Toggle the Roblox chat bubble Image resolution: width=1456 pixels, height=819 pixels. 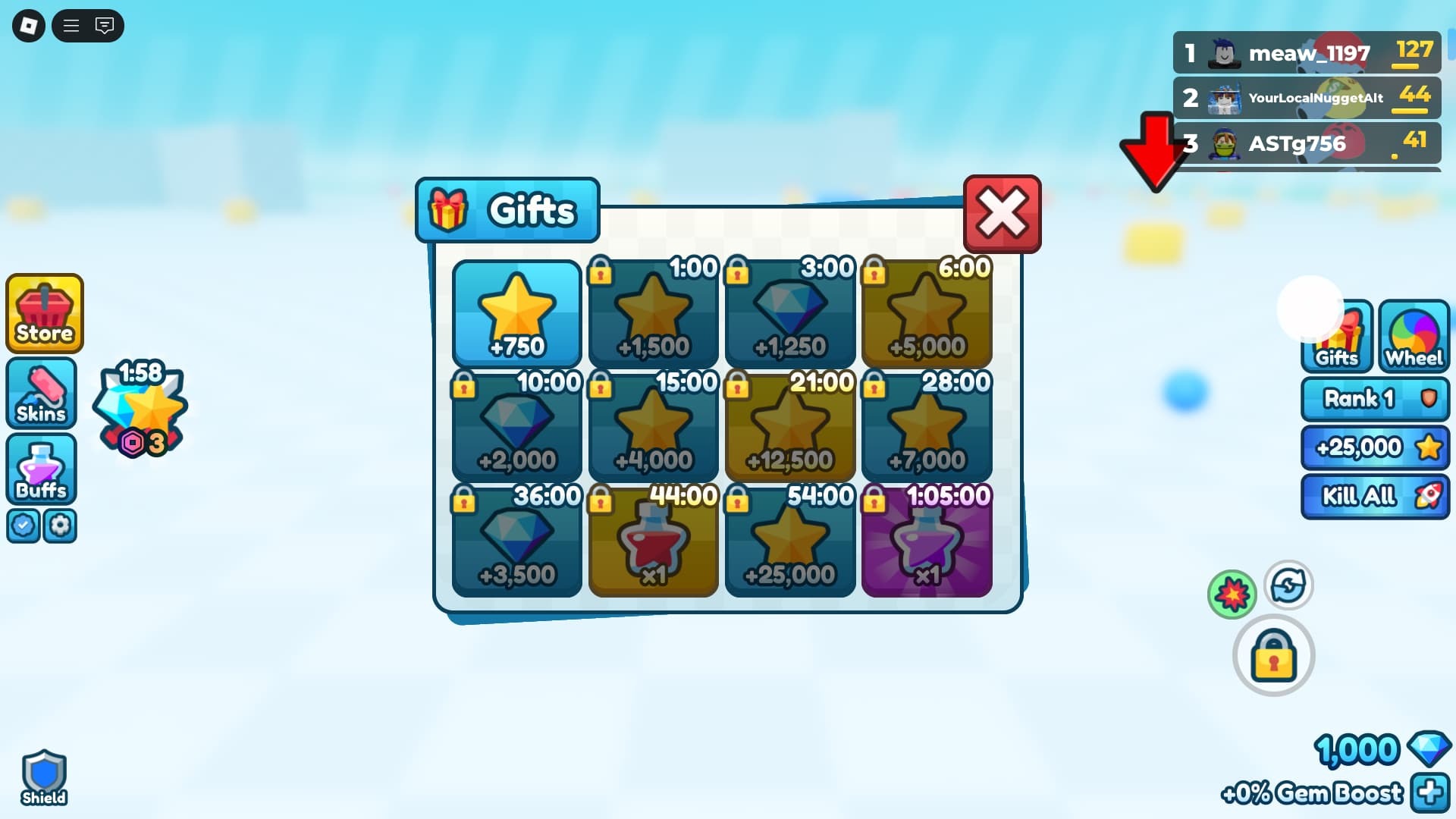(104, 25)
